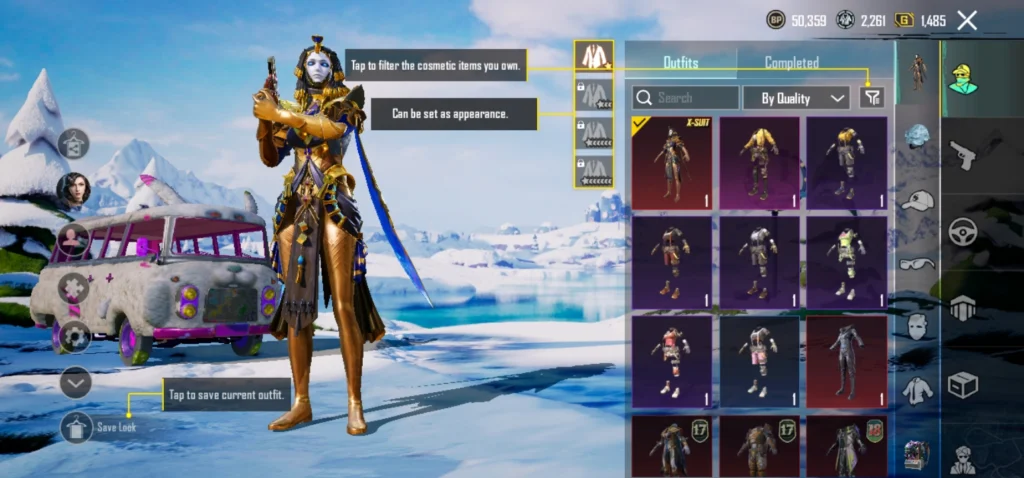This screenshot has height=478, width=1024.
Task: Switch to the Outfits tab
Action: tap(681, 63)
